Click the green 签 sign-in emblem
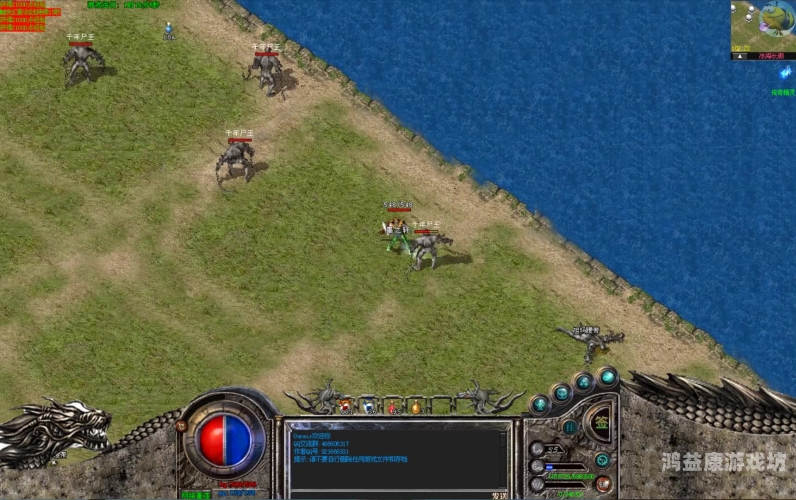The height and width of the screenshot is (500, 796). click(x=599, y=422)
